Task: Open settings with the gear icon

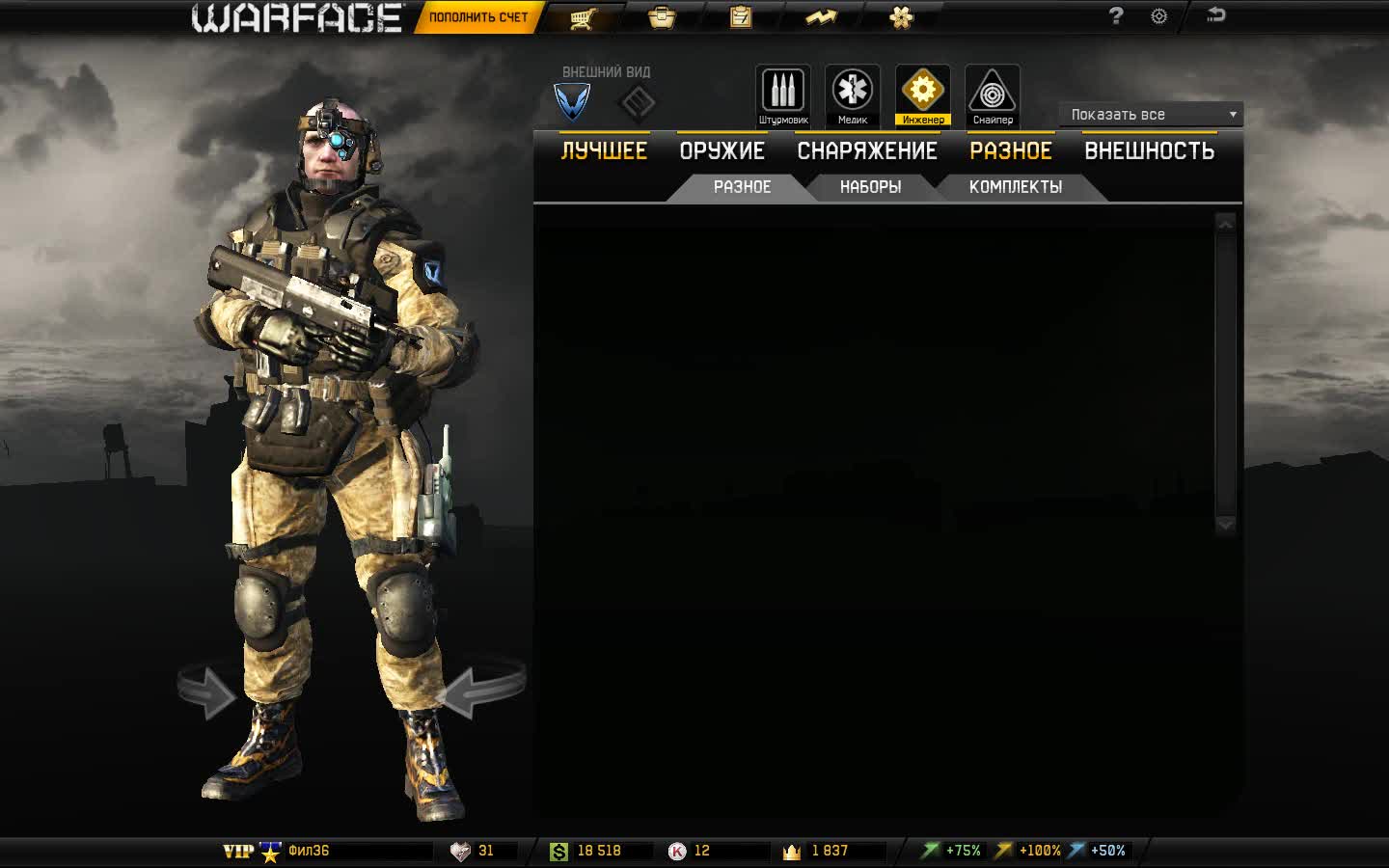Action: pos(1157,16)
